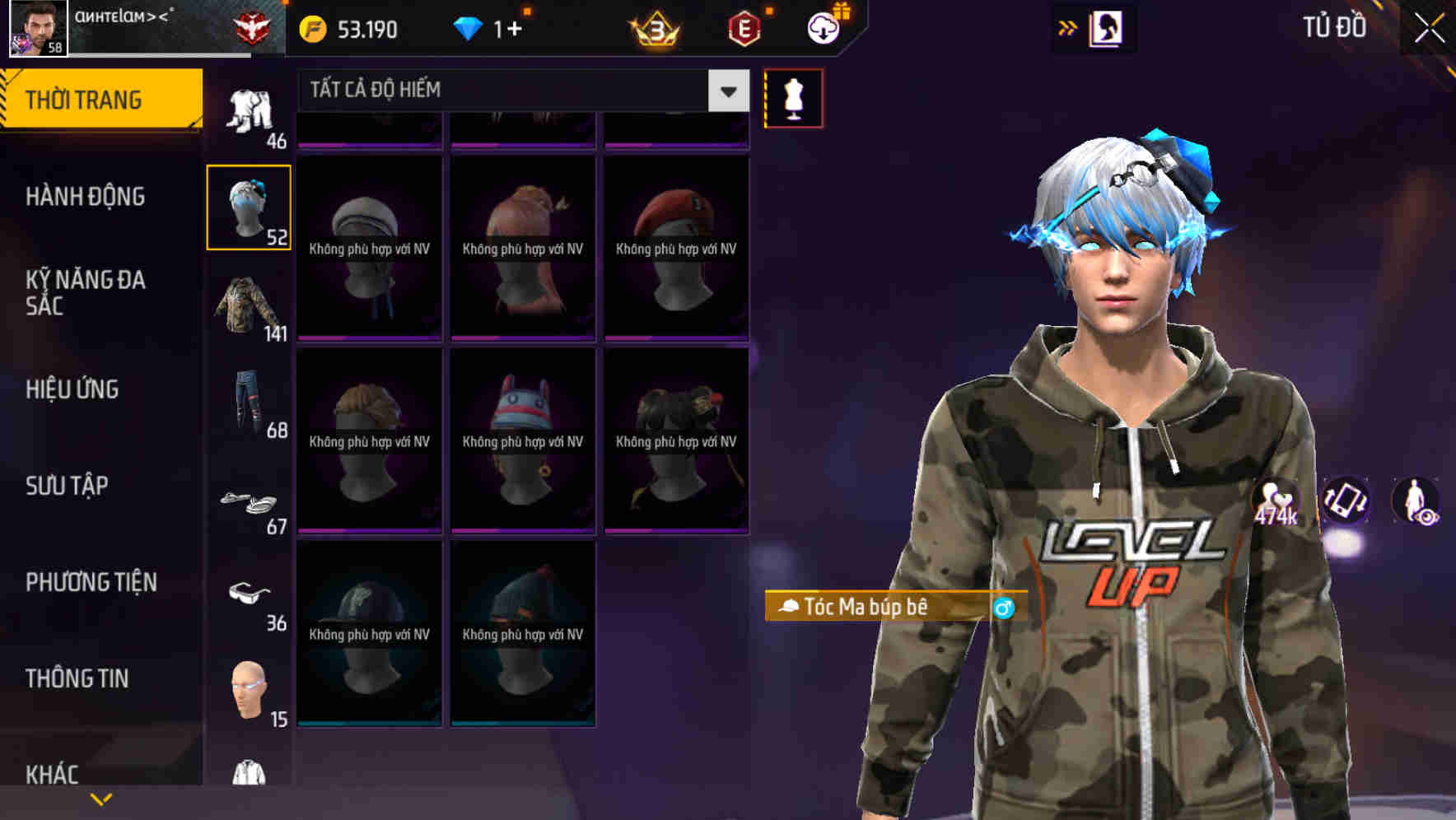Expand the sidebar via bottom chevron

[100, 797]
